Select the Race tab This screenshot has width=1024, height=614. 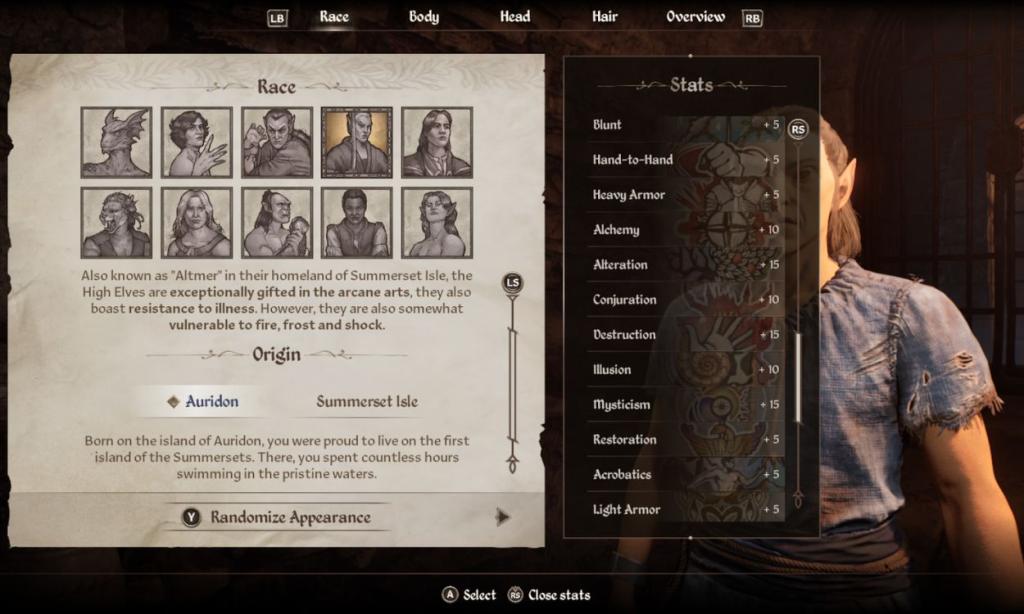(x=334, y=17)
